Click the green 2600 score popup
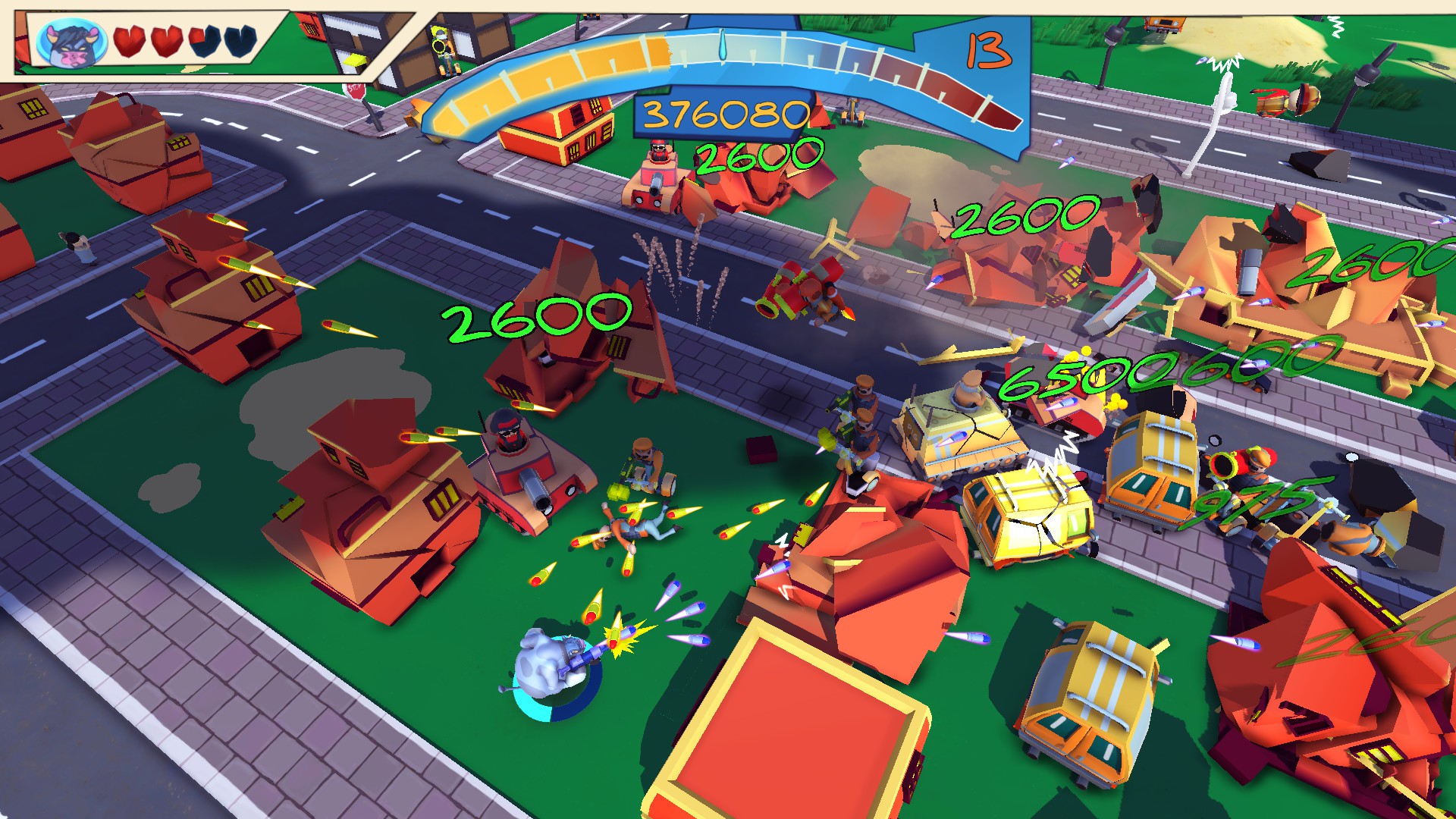This screenshot has width=1456, height=819. [x=538, y=318]
